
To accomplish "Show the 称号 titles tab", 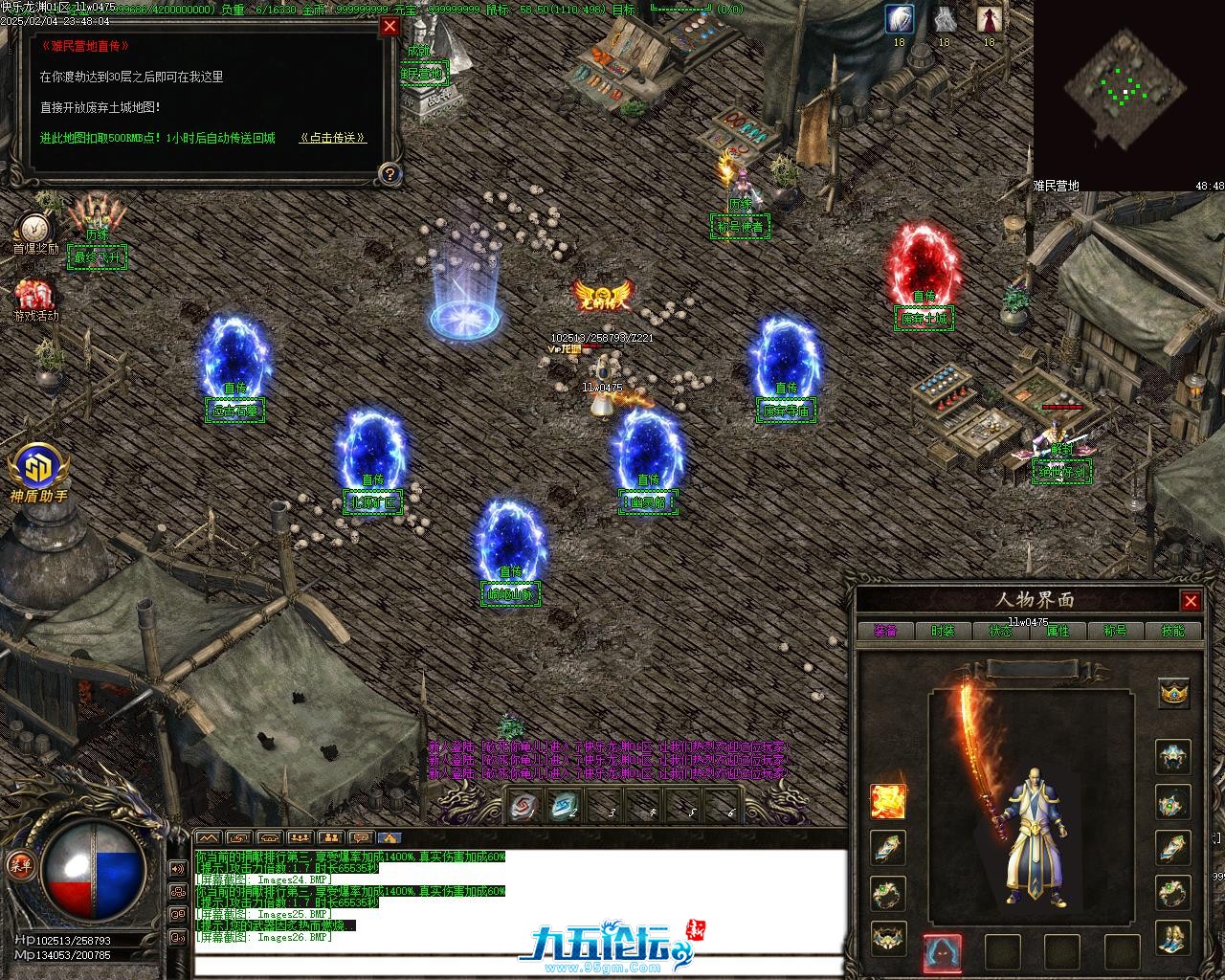I will pos(1115,631).
